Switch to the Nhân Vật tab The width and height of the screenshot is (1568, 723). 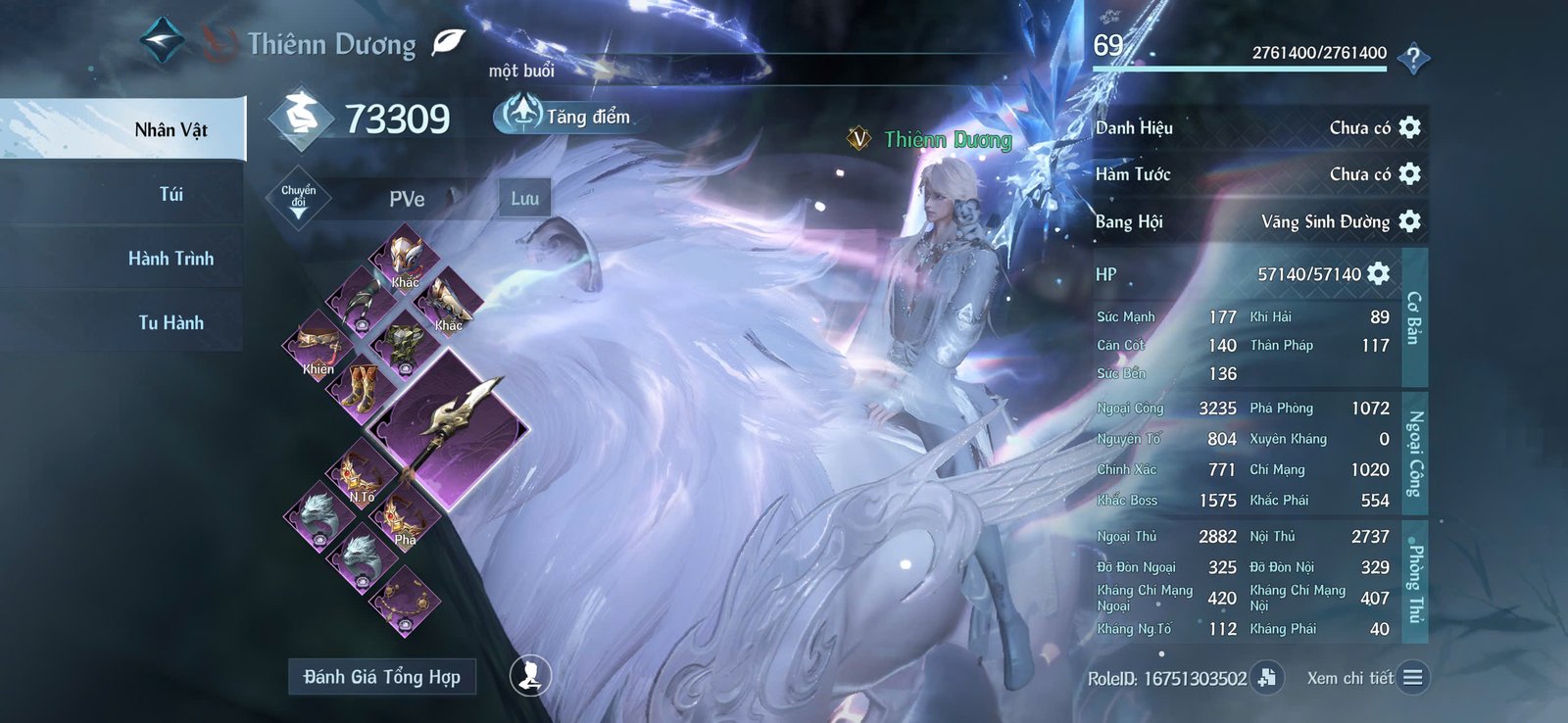[171, 129]
